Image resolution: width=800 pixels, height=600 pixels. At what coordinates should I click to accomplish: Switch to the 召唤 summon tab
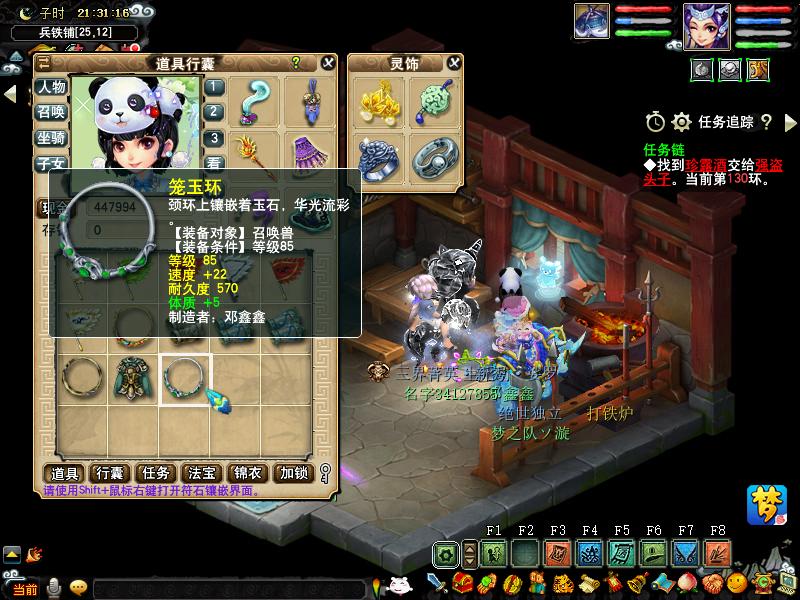(52, 112)
